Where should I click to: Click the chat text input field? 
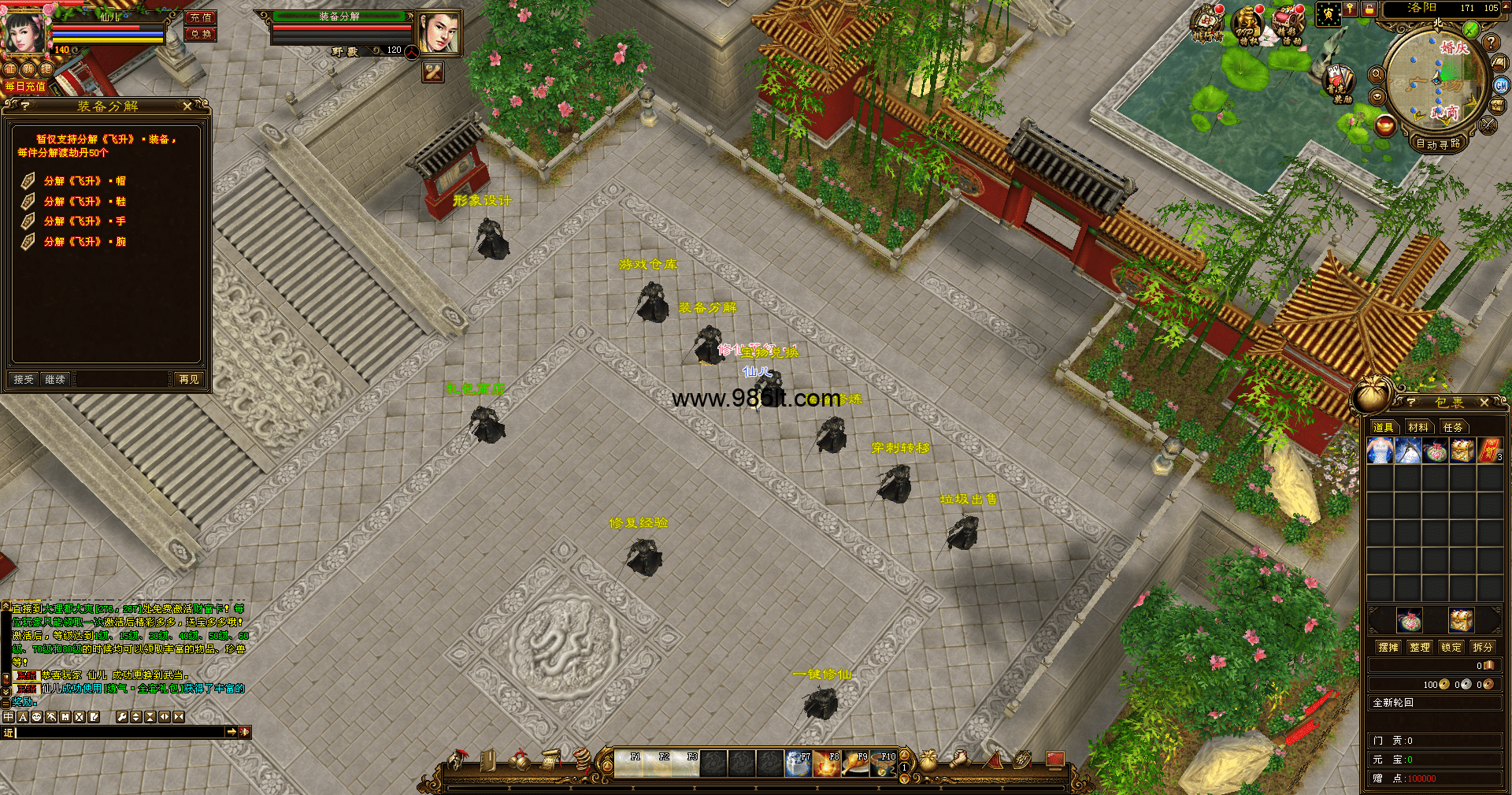pos(118,733)
